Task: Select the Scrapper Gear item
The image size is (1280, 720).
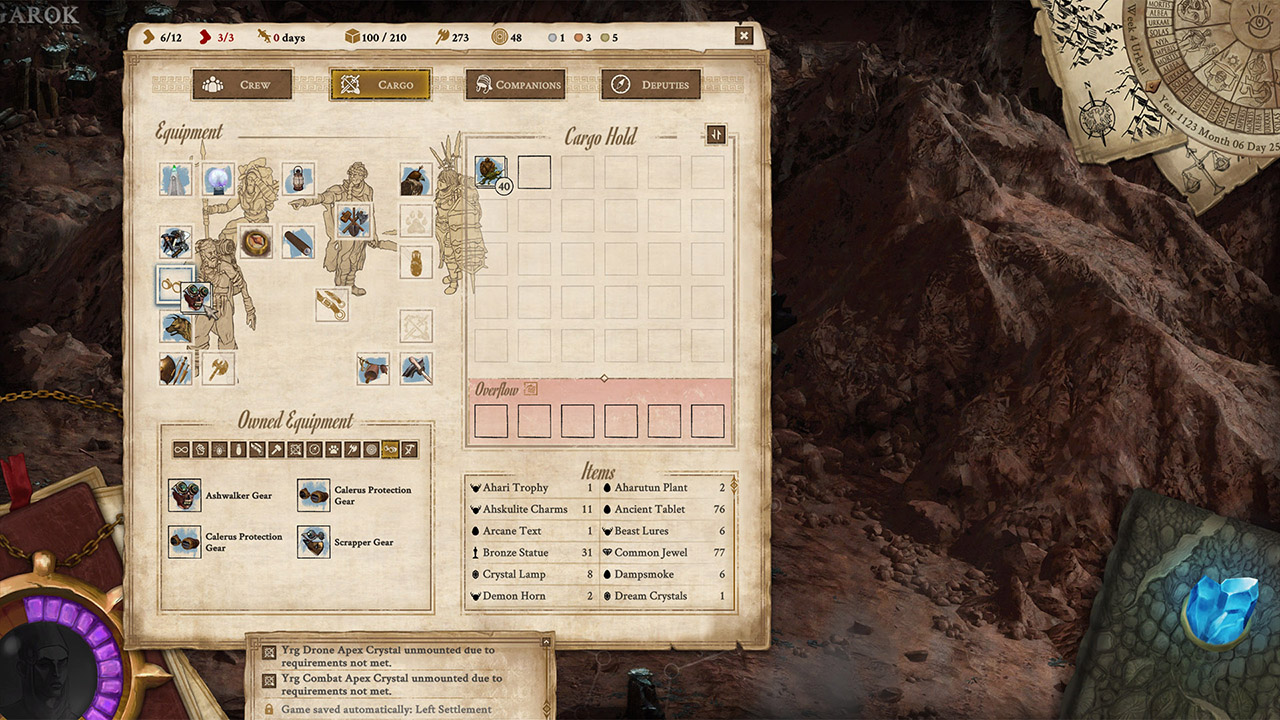Action: click(313, 542)
